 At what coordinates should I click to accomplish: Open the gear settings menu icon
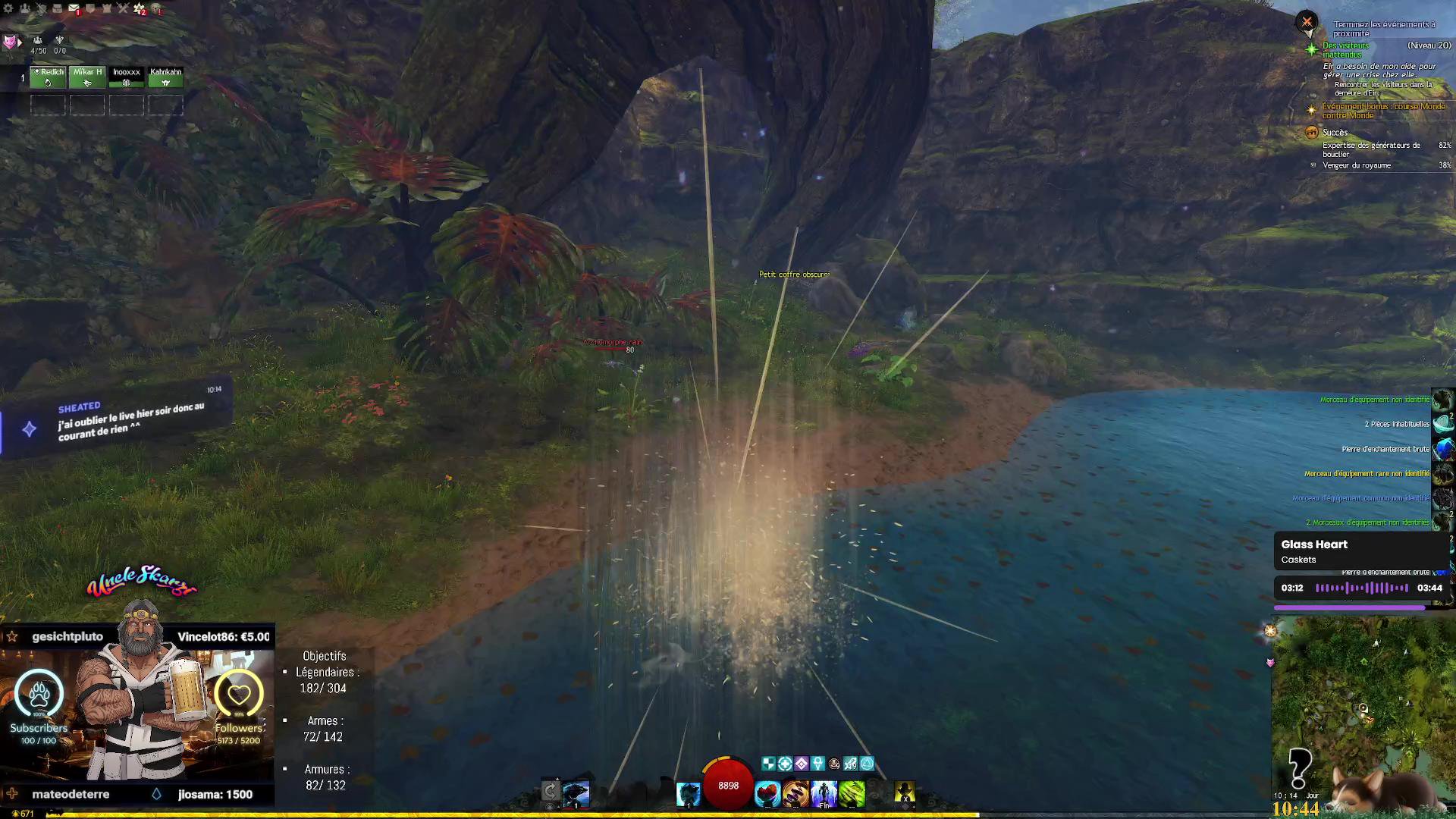[8, 8]
